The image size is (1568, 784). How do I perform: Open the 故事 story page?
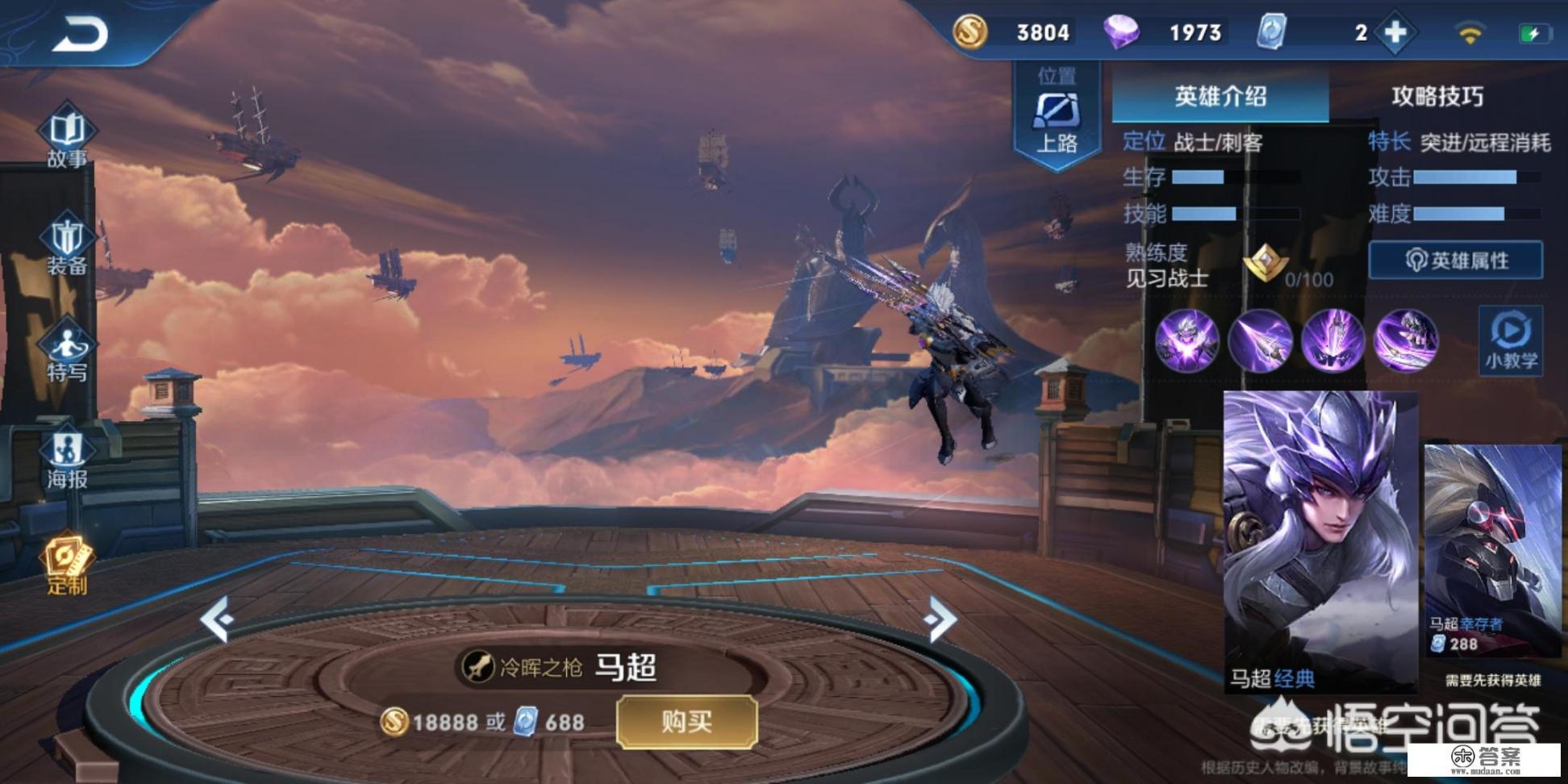click(x=67, y=136)
